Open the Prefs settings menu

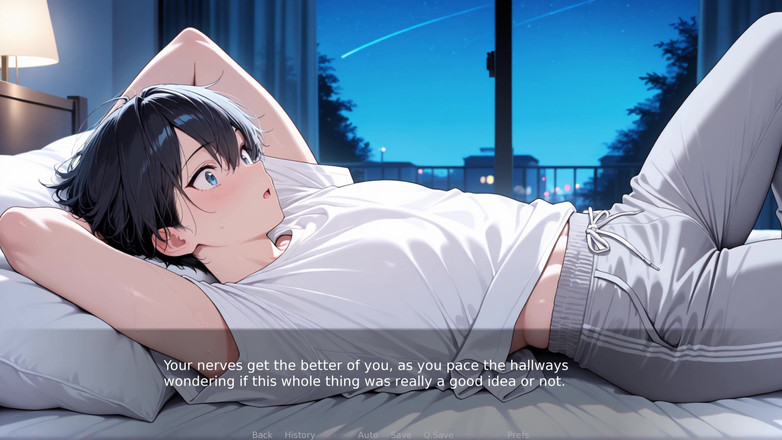click(518, 435)
